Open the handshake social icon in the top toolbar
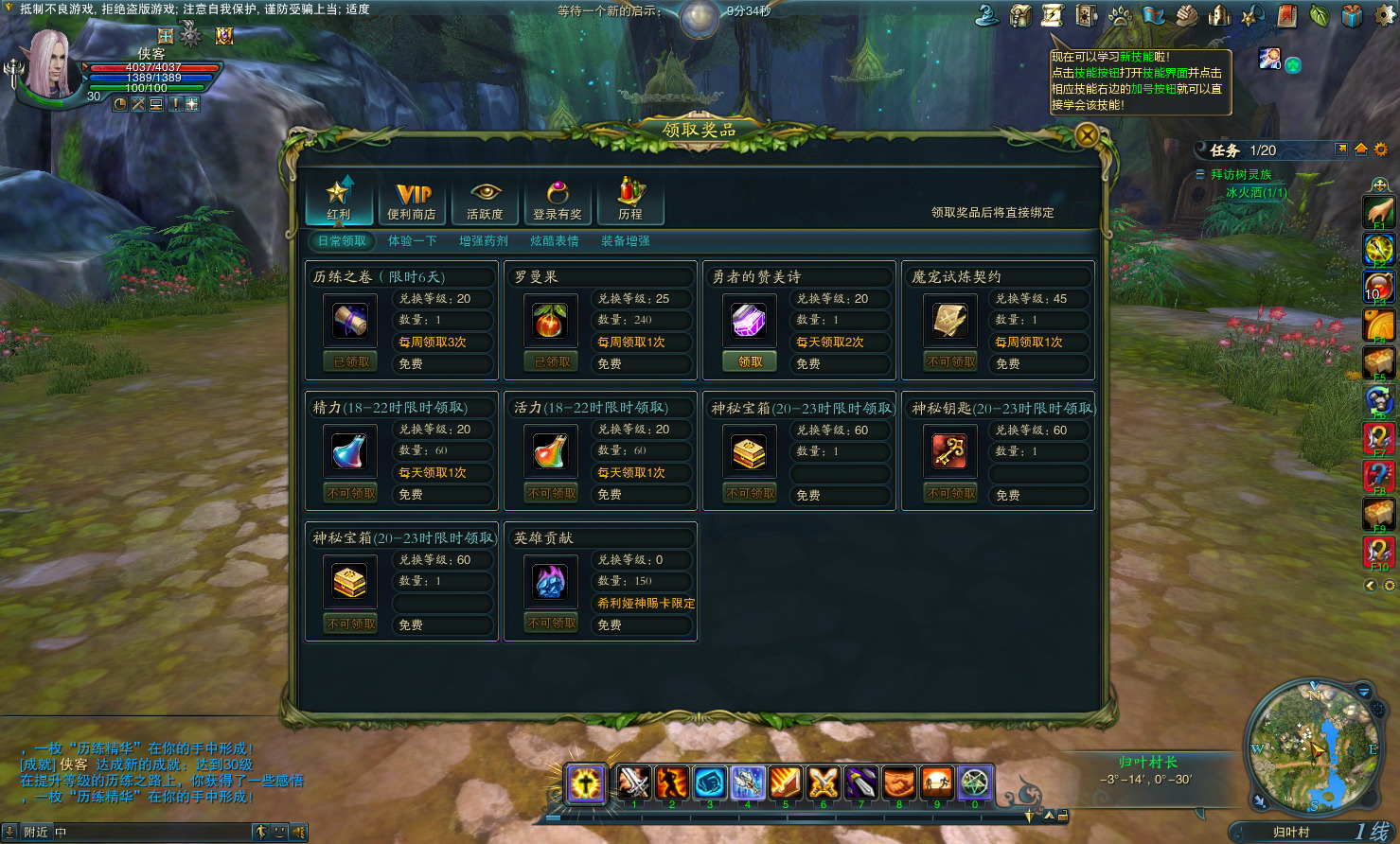Viewport: 1400px width, 844px height. tap(1184, 16)
